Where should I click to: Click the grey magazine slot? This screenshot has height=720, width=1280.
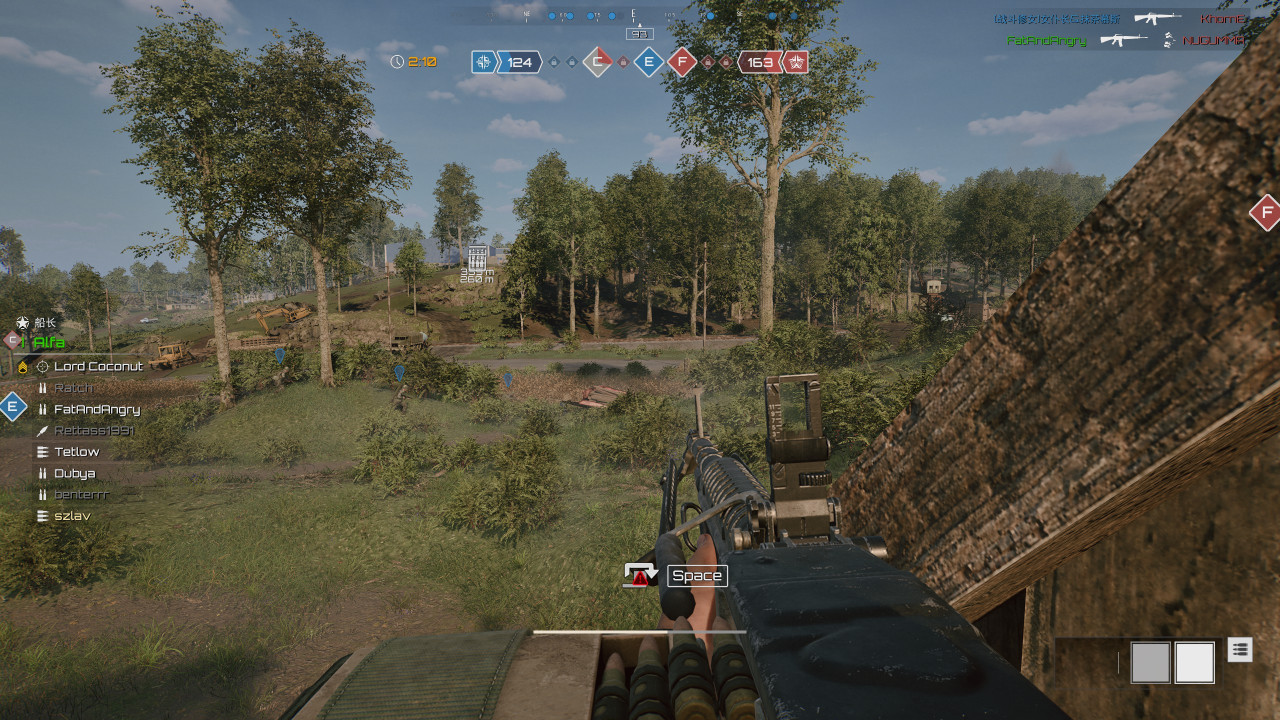pyautogui.click(x=1150, y=662)
